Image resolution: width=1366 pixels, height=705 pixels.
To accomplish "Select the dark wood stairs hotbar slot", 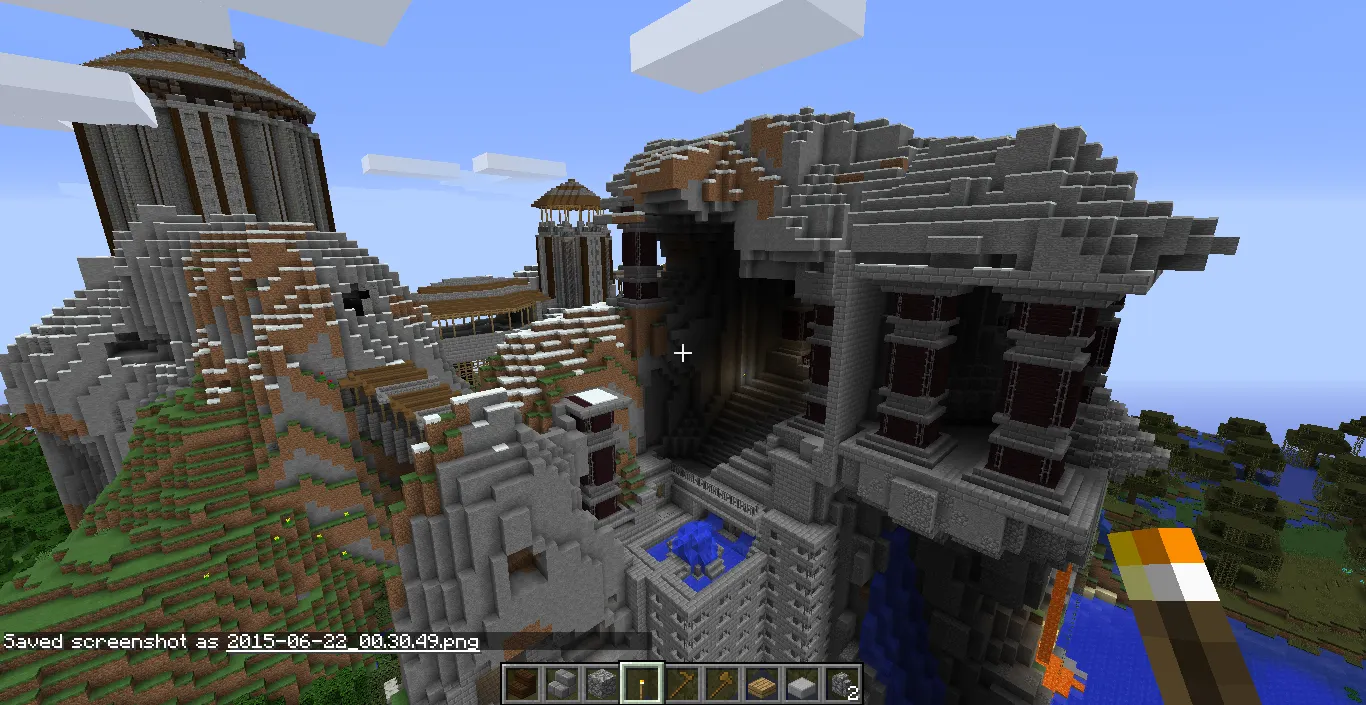I will point(520,684).
